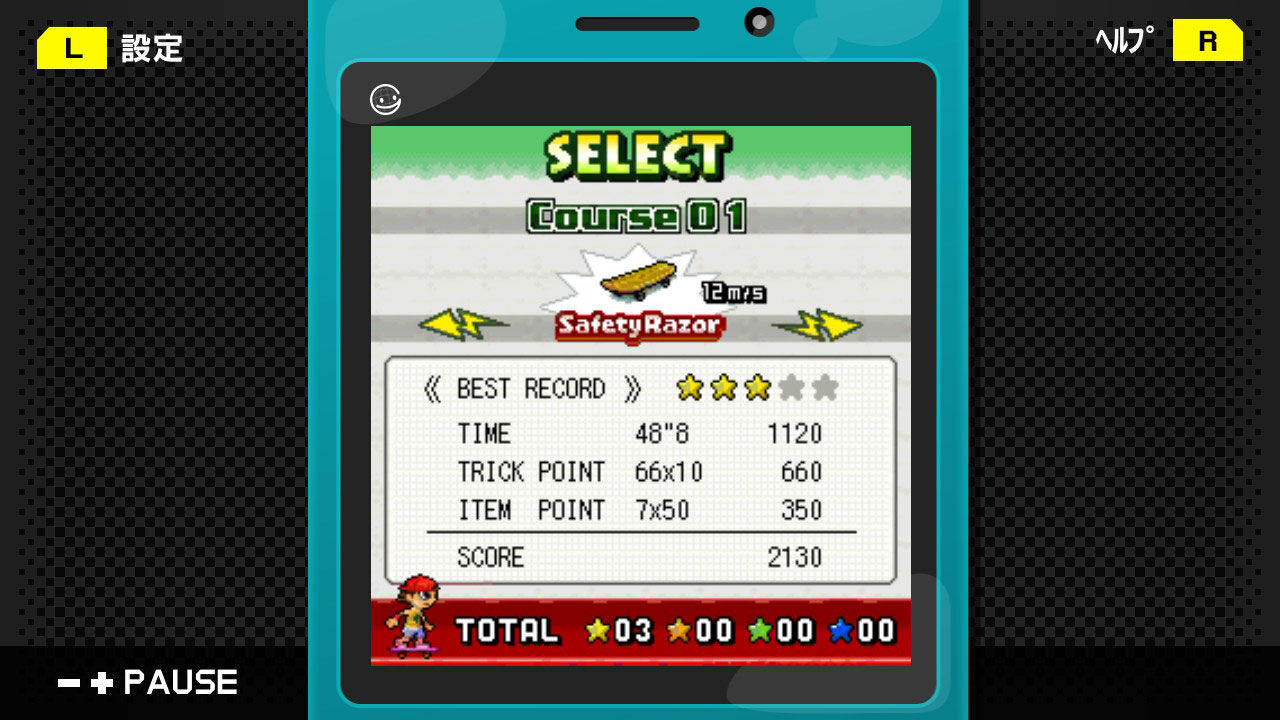Expand the BEST RECORD panel
The image size is (1280, 720).
click(530, 388)
